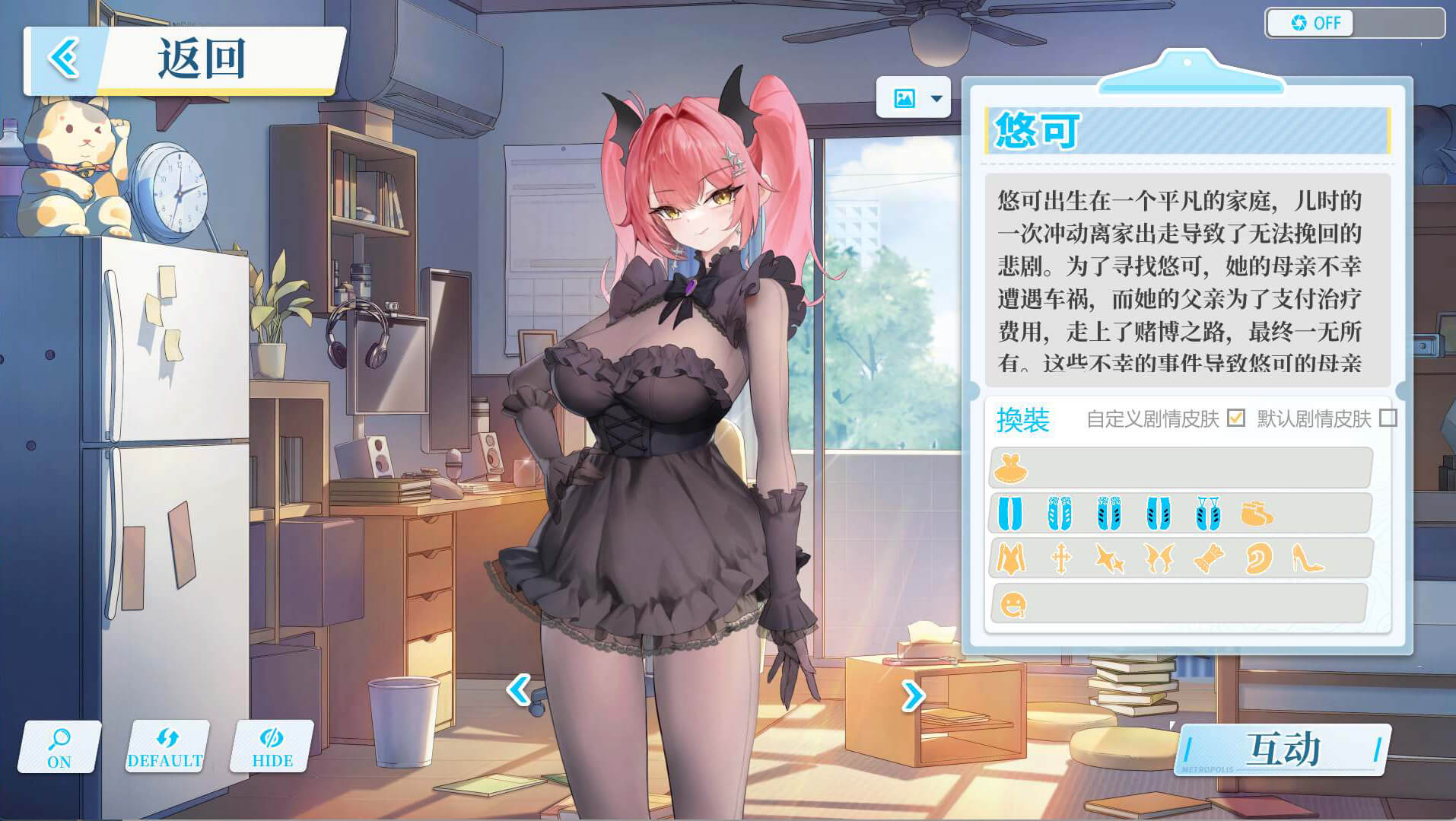Open the smiley face expression option
Screen dimensions: 1456x821
(1013, 605)
